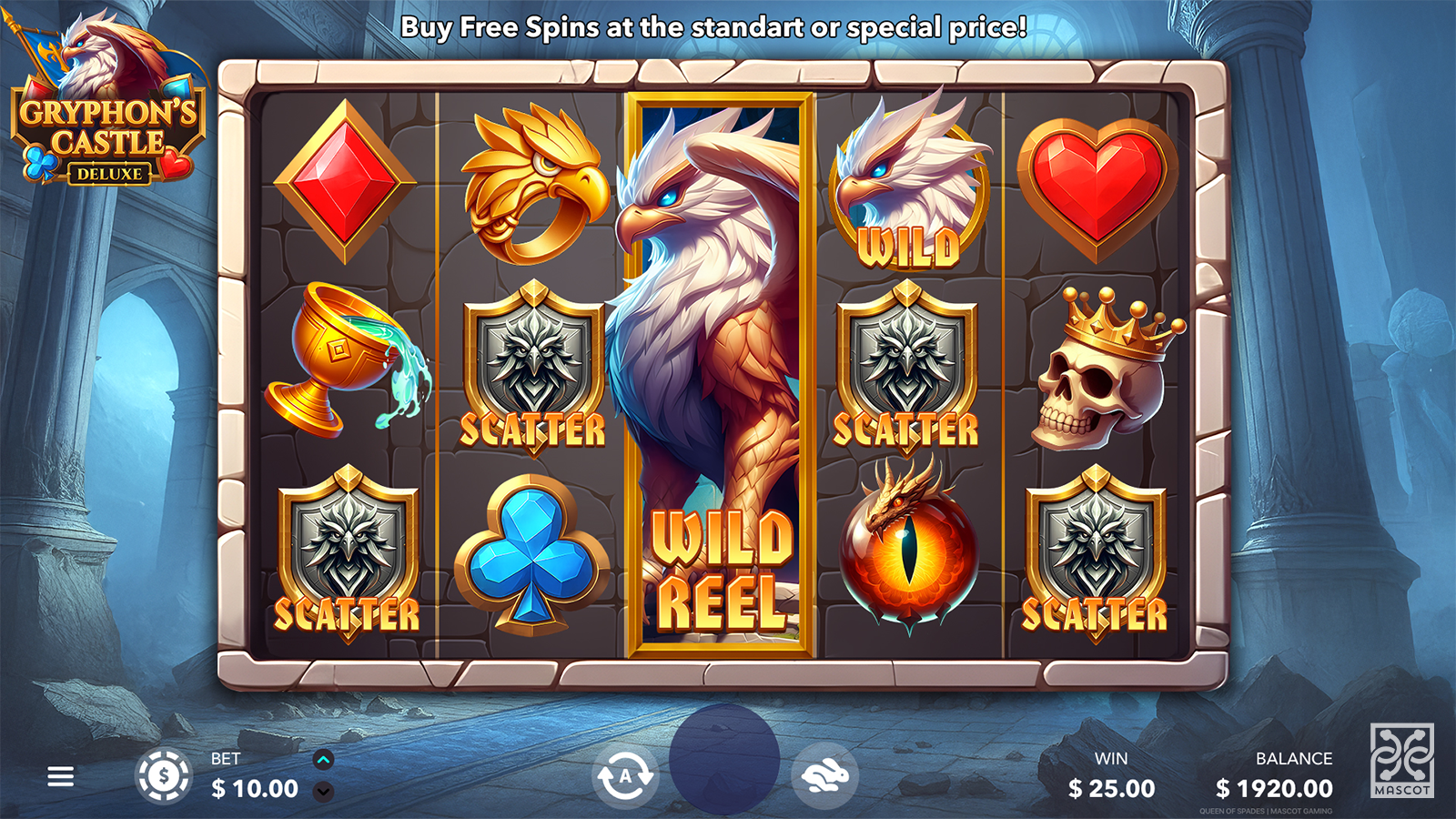Enable autoplay with the circular A button
Viewport: 1456px width, 819px height.
pos(625,776)
